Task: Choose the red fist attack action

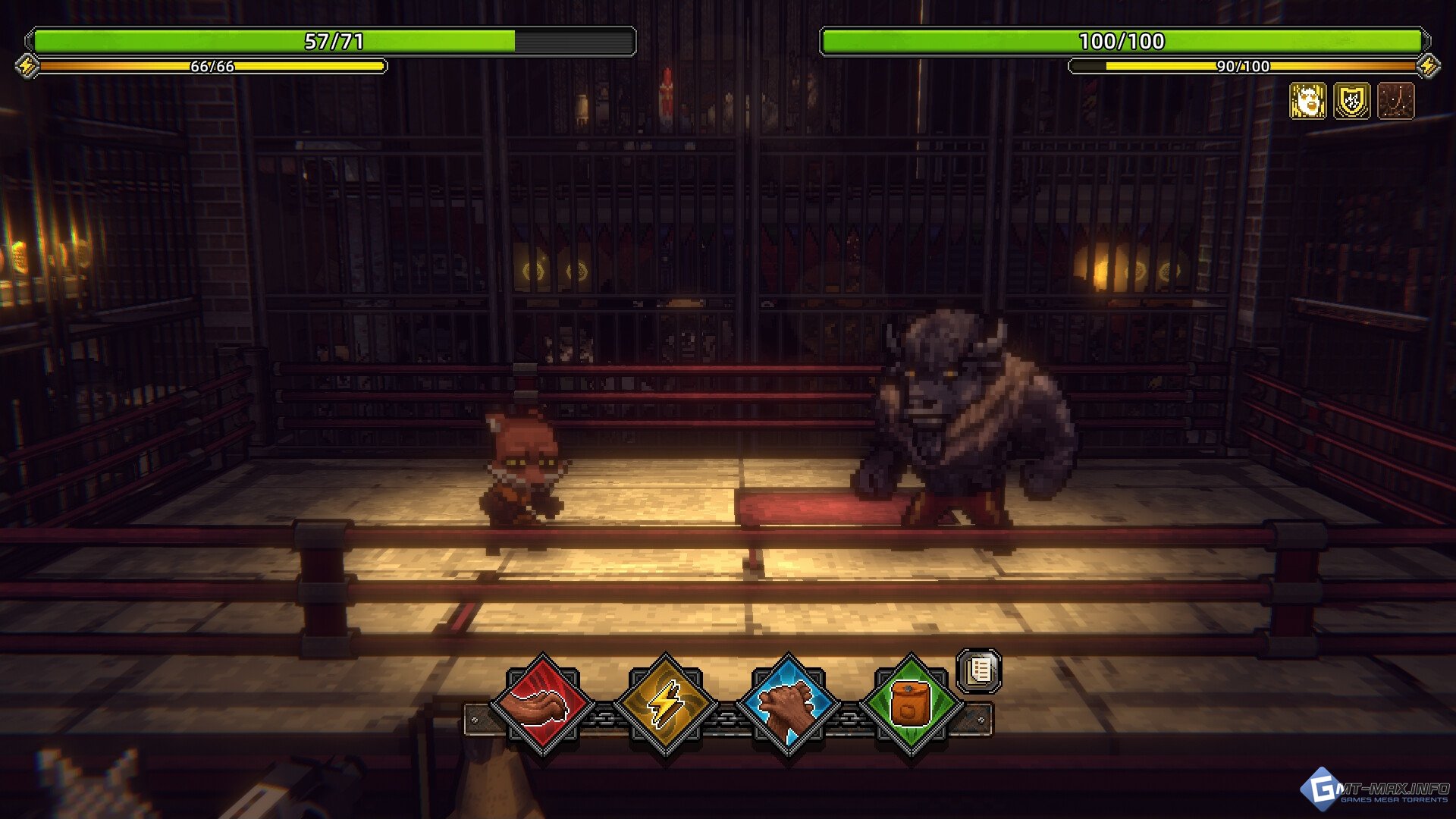Action: click(543, 707)
